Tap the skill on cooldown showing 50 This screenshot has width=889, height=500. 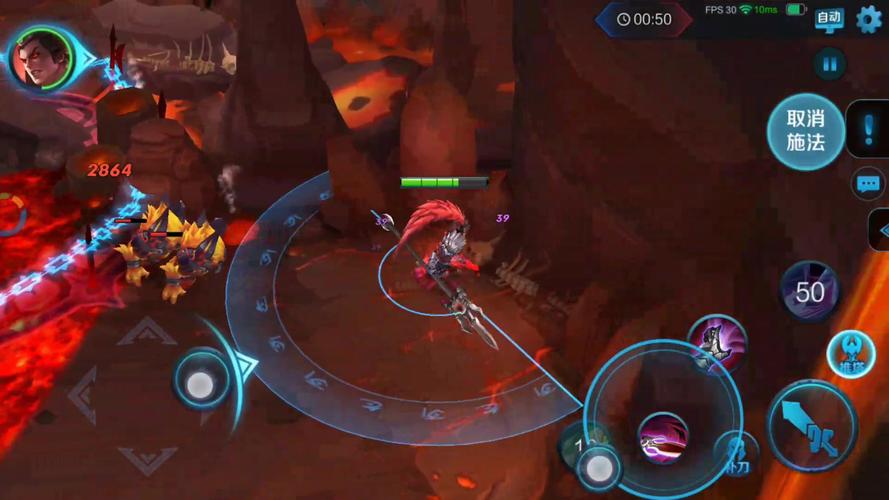coord(809,291)
